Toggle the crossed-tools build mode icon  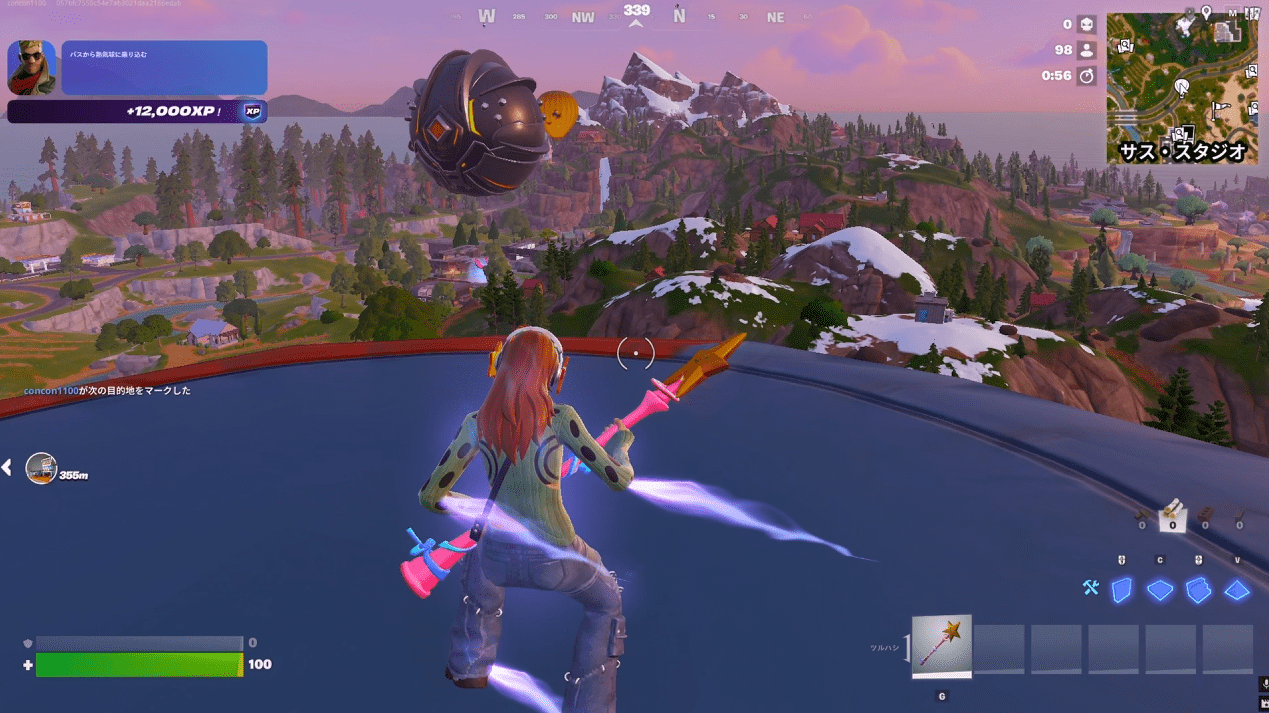click(1090, 588)
